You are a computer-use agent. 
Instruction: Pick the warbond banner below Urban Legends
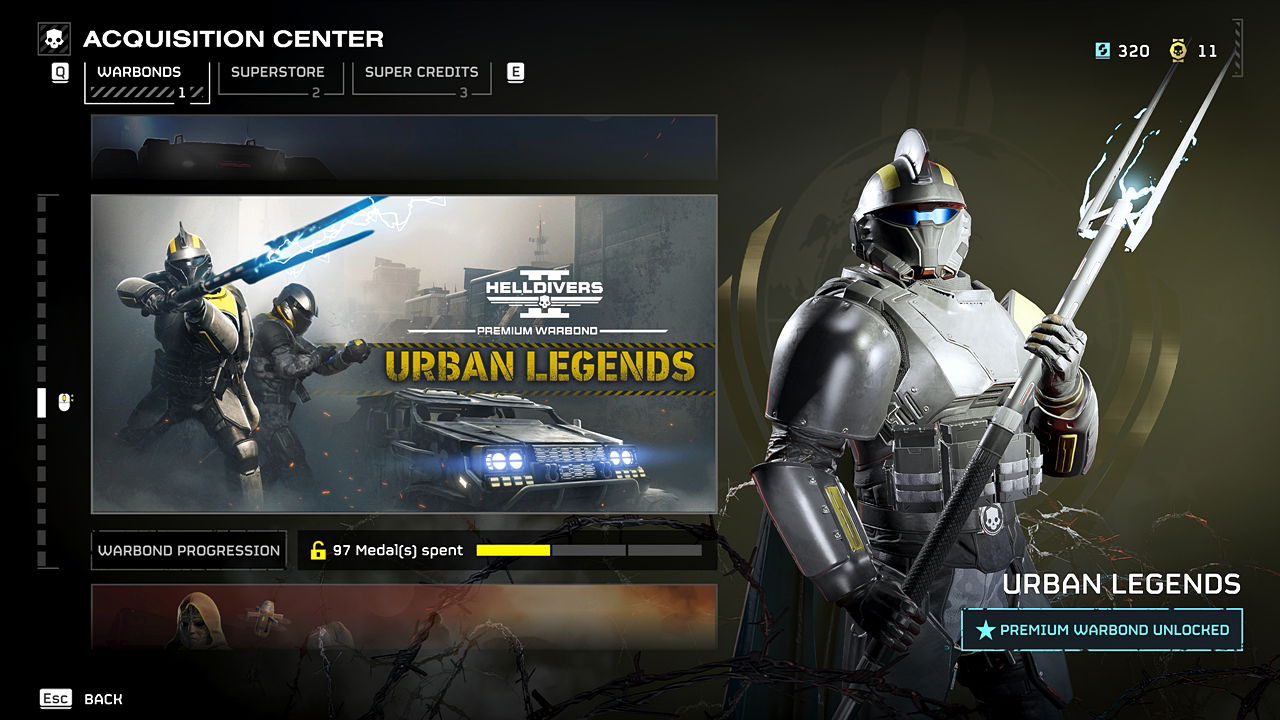click(404, 617)
